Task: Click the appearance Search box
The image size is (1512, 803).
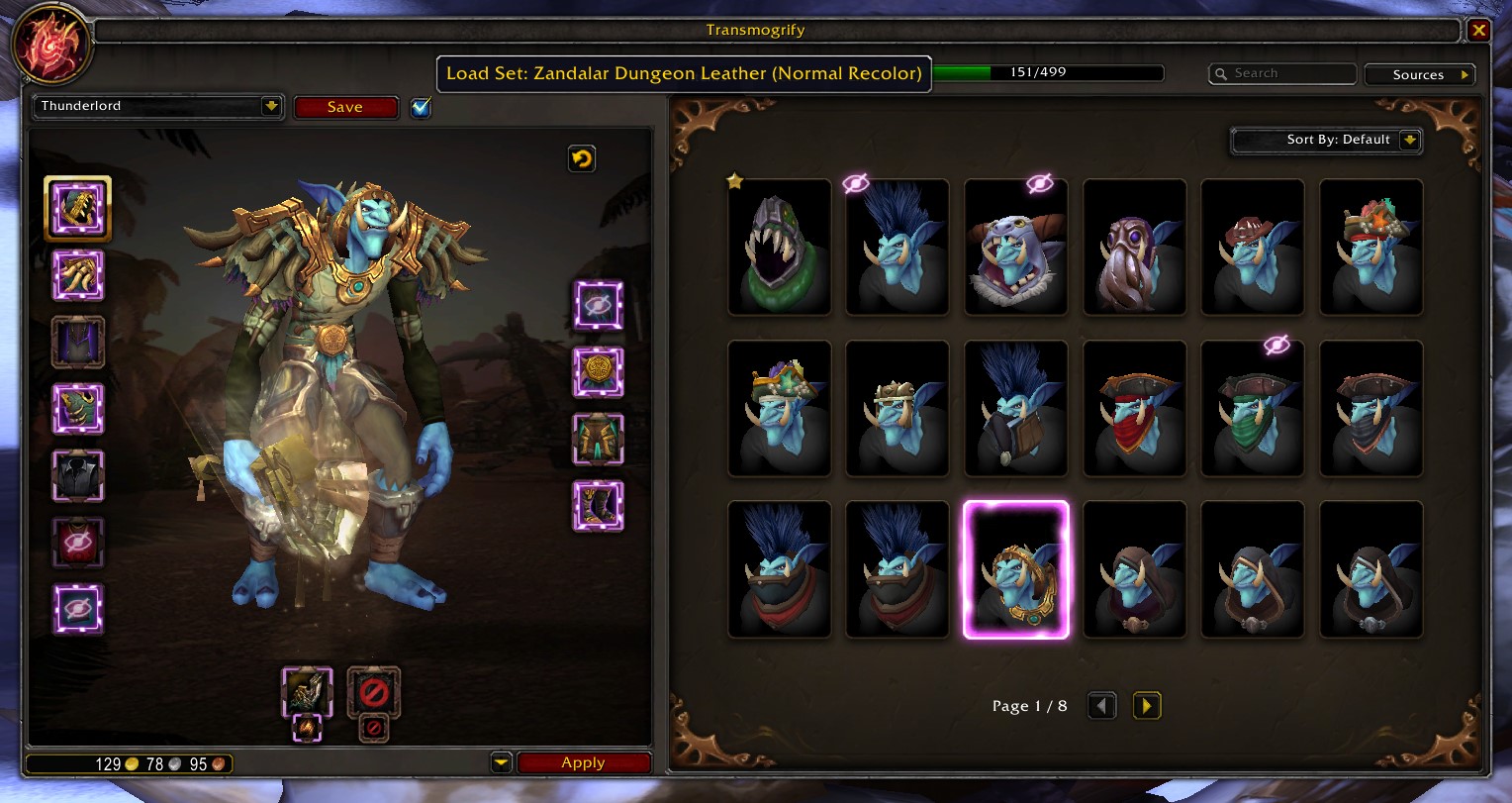Action: click(x=1282, y=73)
